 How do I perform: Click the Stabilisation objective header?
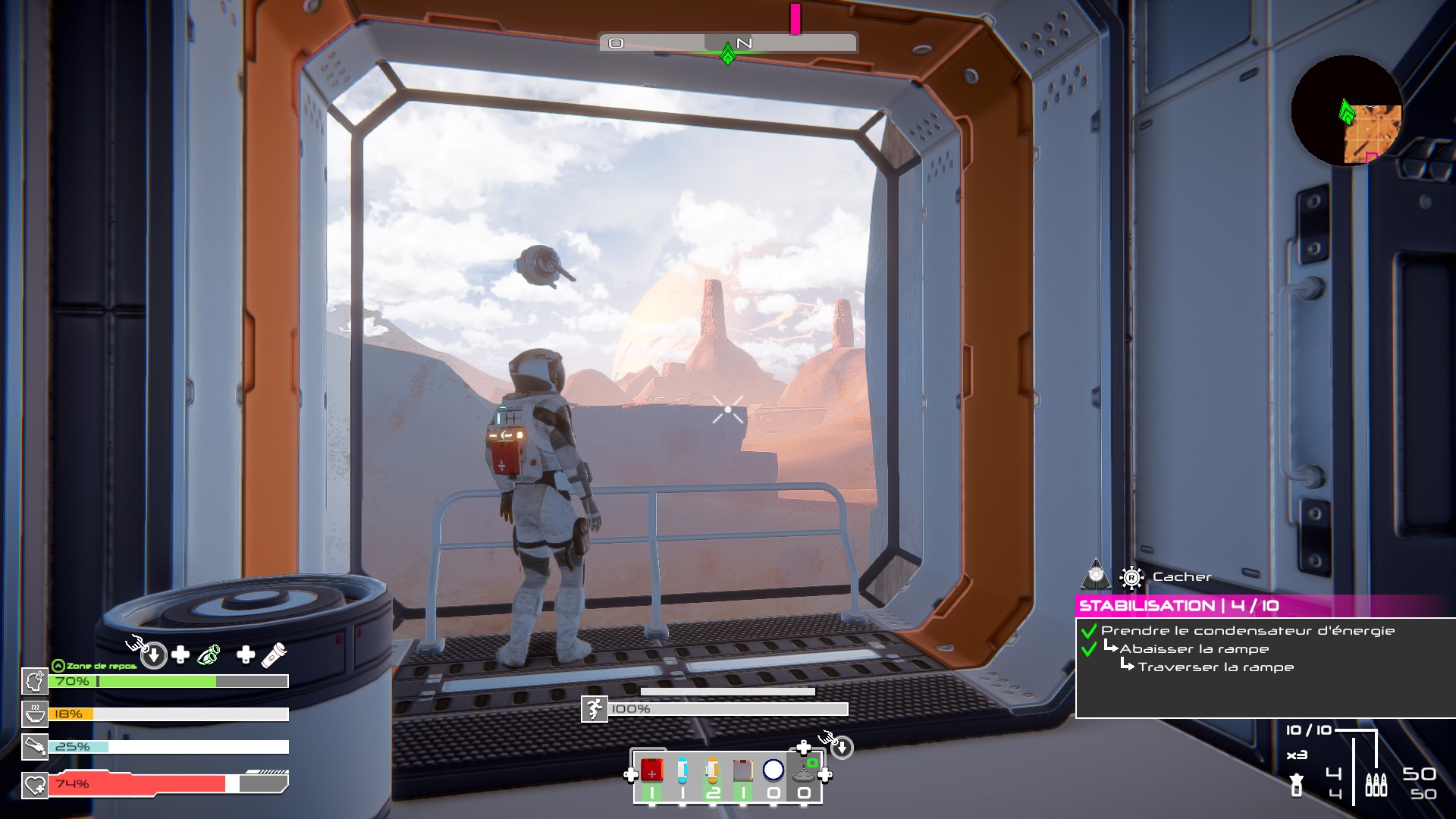[x=1178, y=606]
